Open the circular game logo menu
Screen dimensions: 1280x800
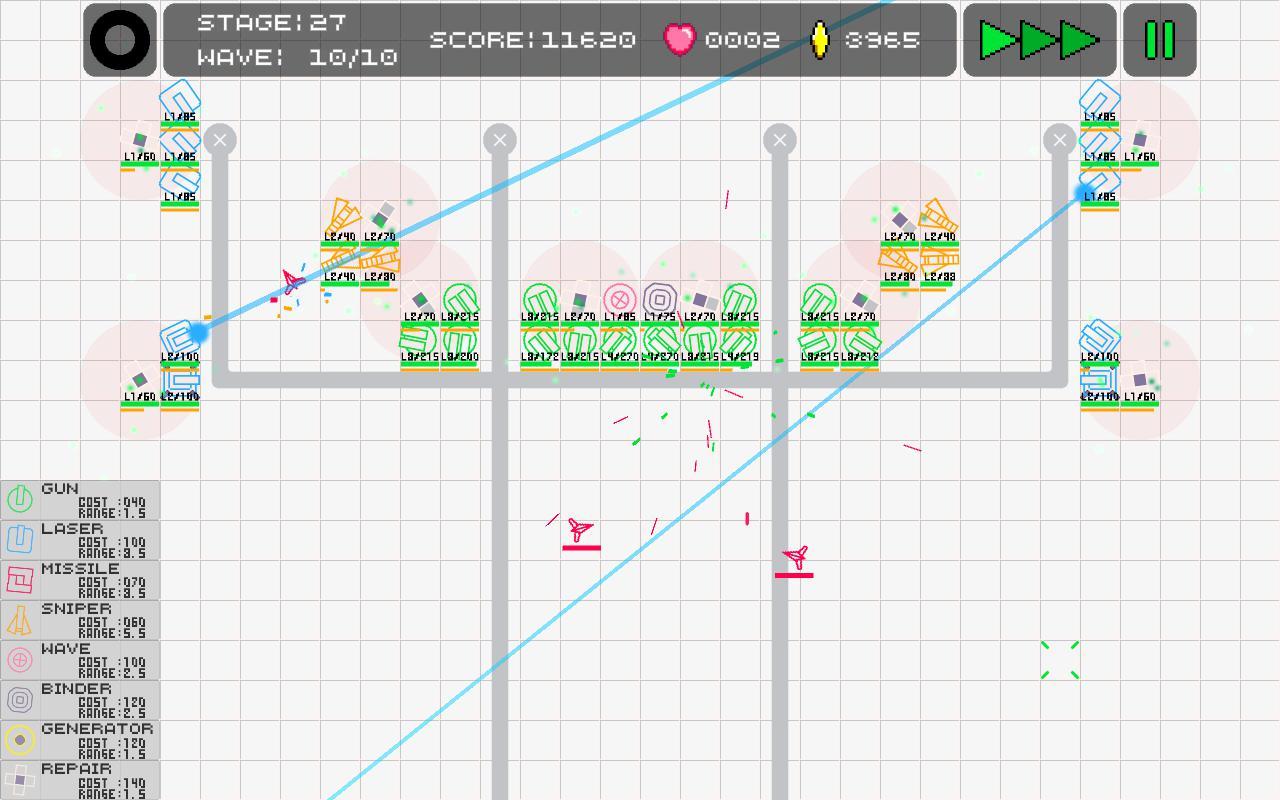pos(119,40)
